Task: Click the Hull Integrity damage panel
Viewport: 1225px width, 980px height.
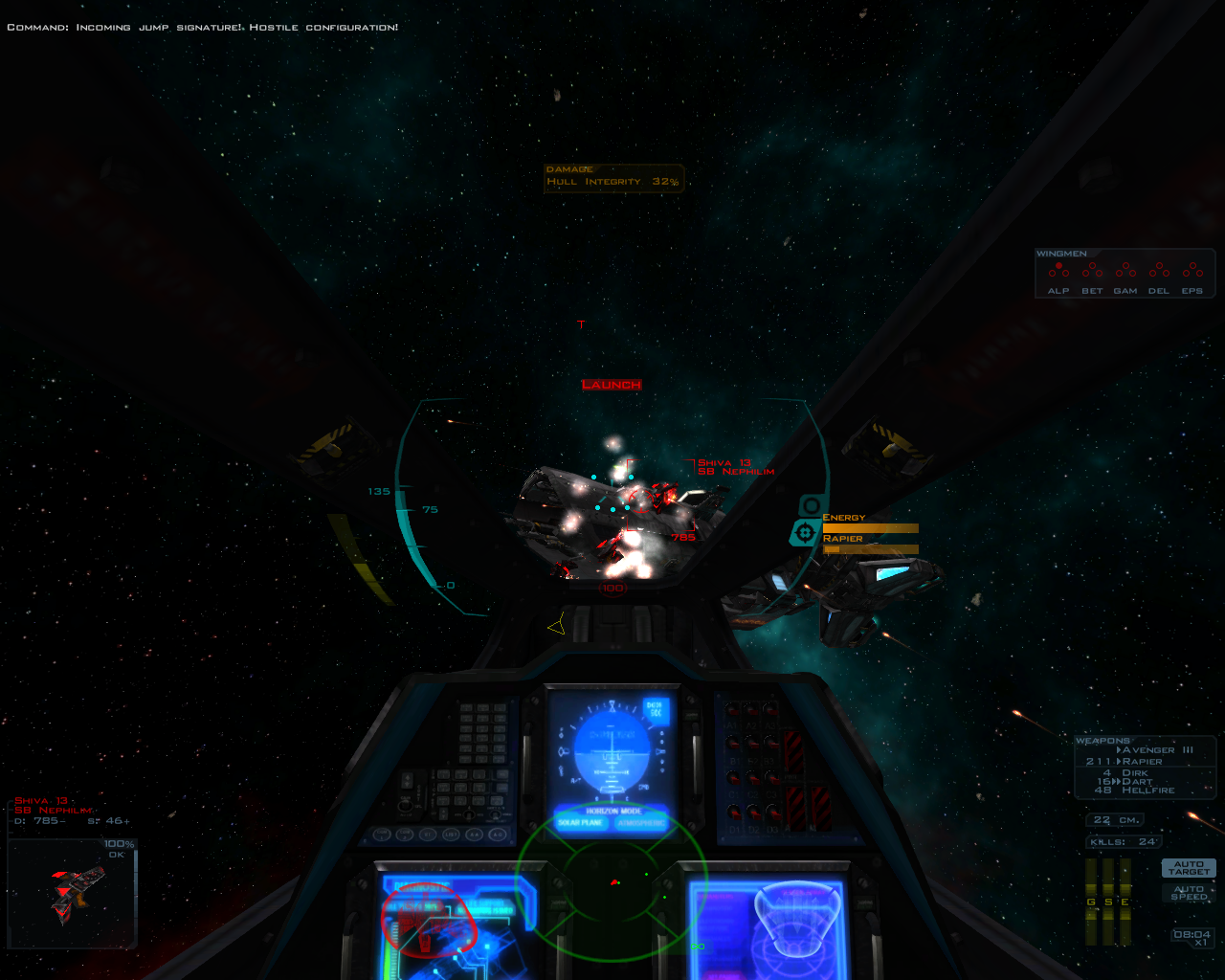Action: [x=613, y=177]
